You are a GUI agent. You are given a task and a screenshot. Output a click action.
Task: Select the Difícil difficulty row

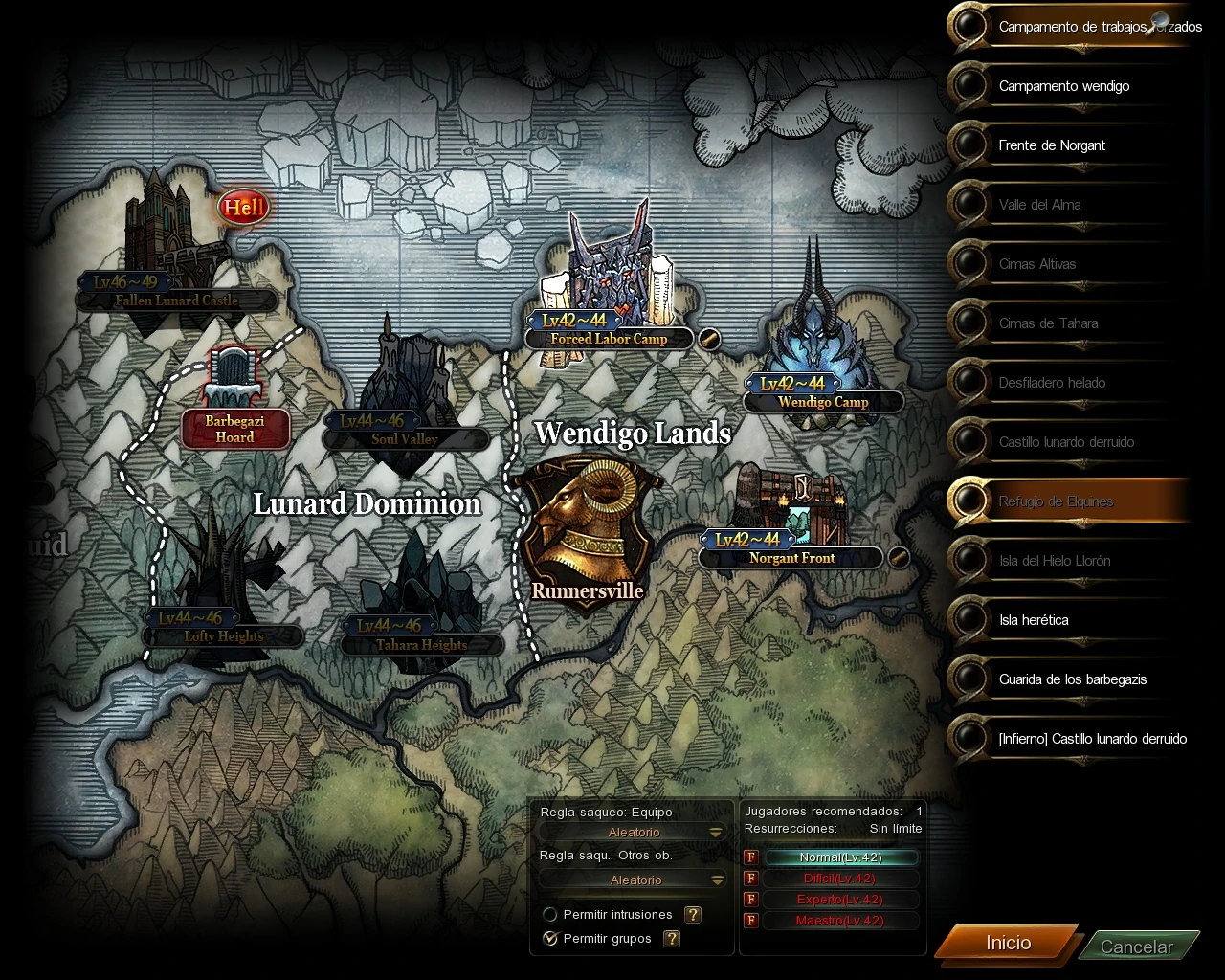(x=837, y=879)
